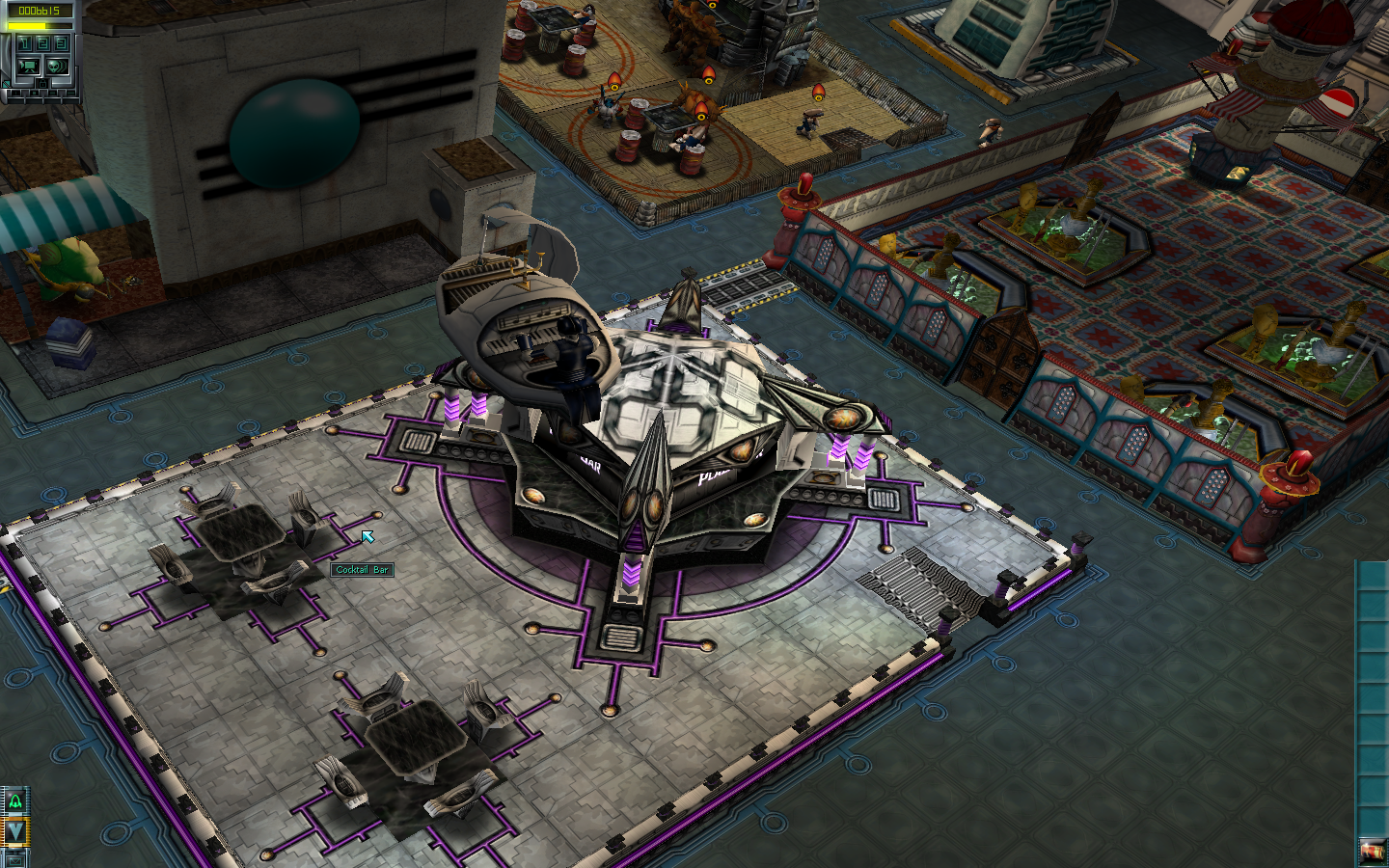Open the envelope messages icon at bottom left

15,861
